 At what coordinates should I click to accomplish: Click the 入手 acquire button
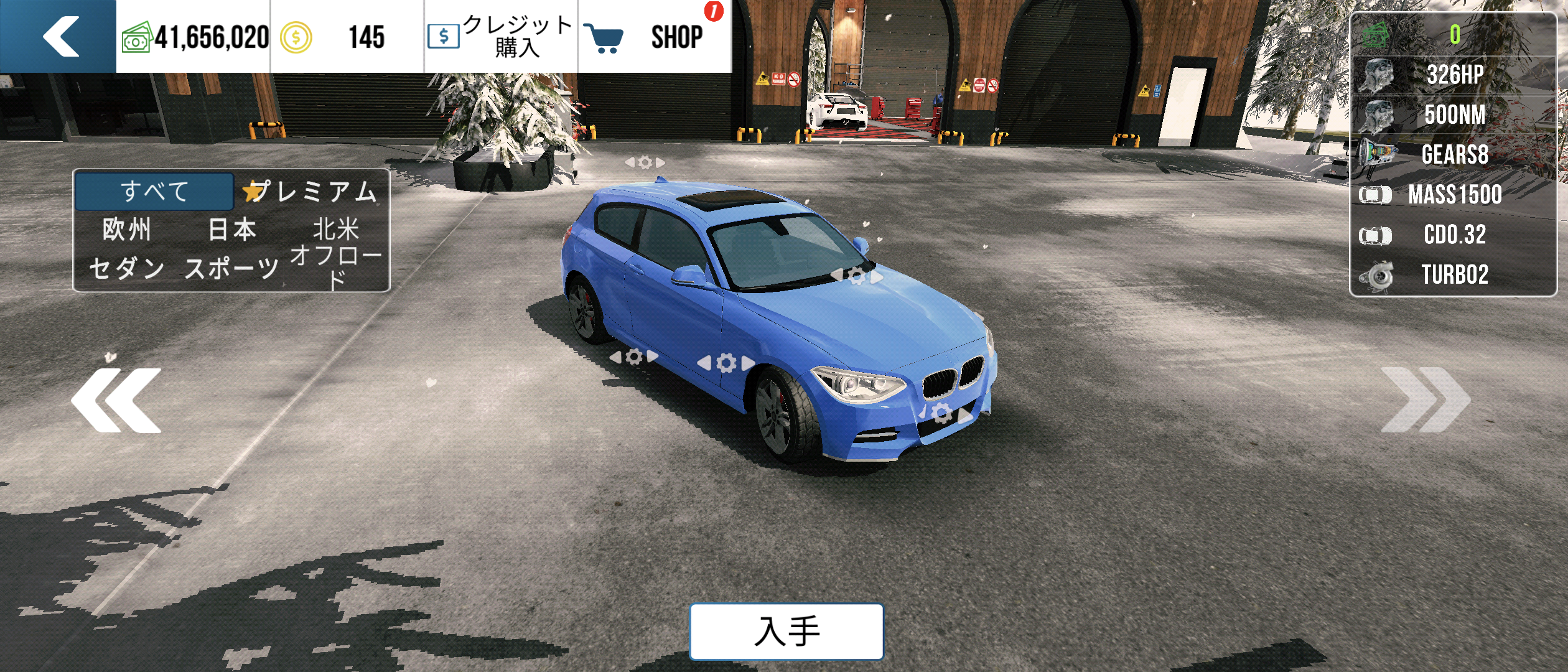pos(786,631)
